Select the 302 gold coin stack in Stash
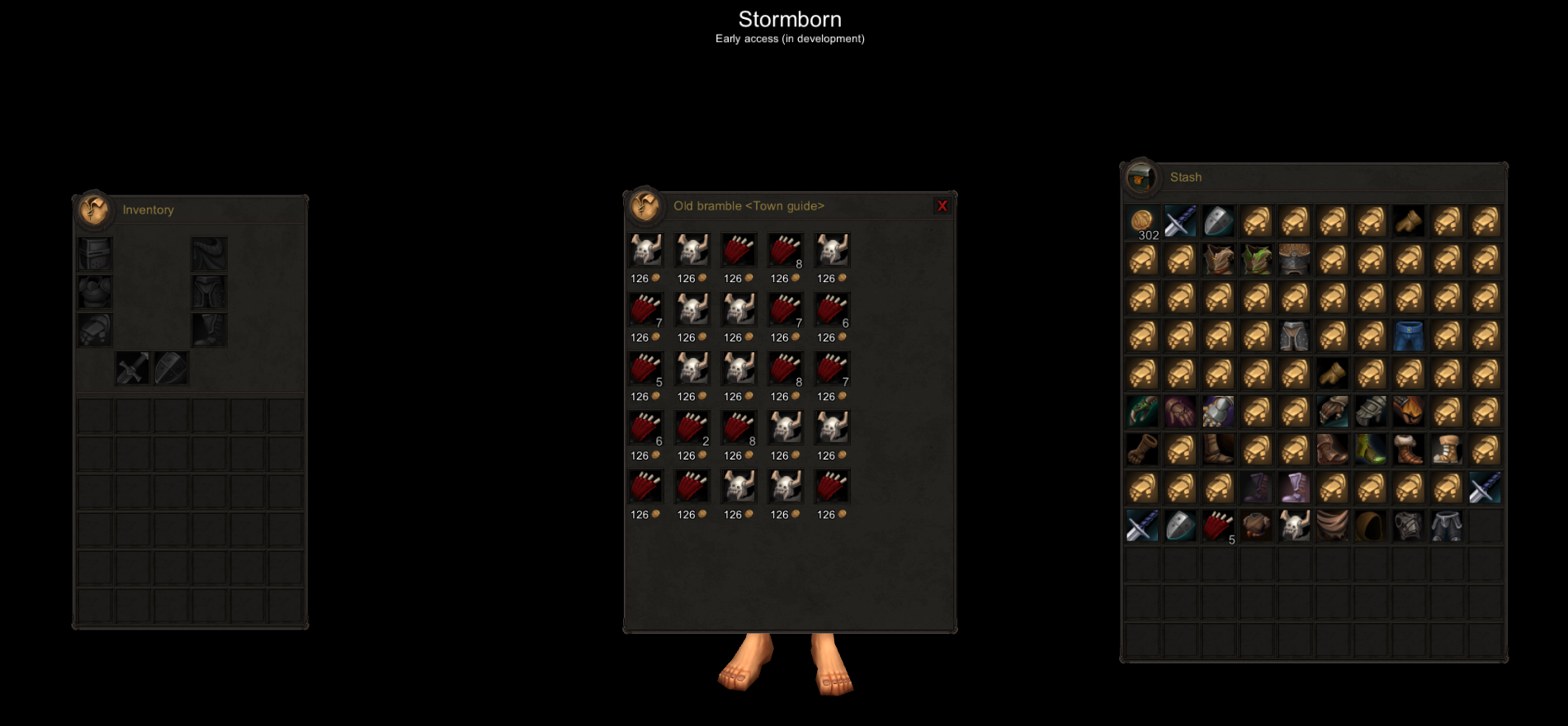Viewport: 1568px width, 726px height. click(1143, 222)
